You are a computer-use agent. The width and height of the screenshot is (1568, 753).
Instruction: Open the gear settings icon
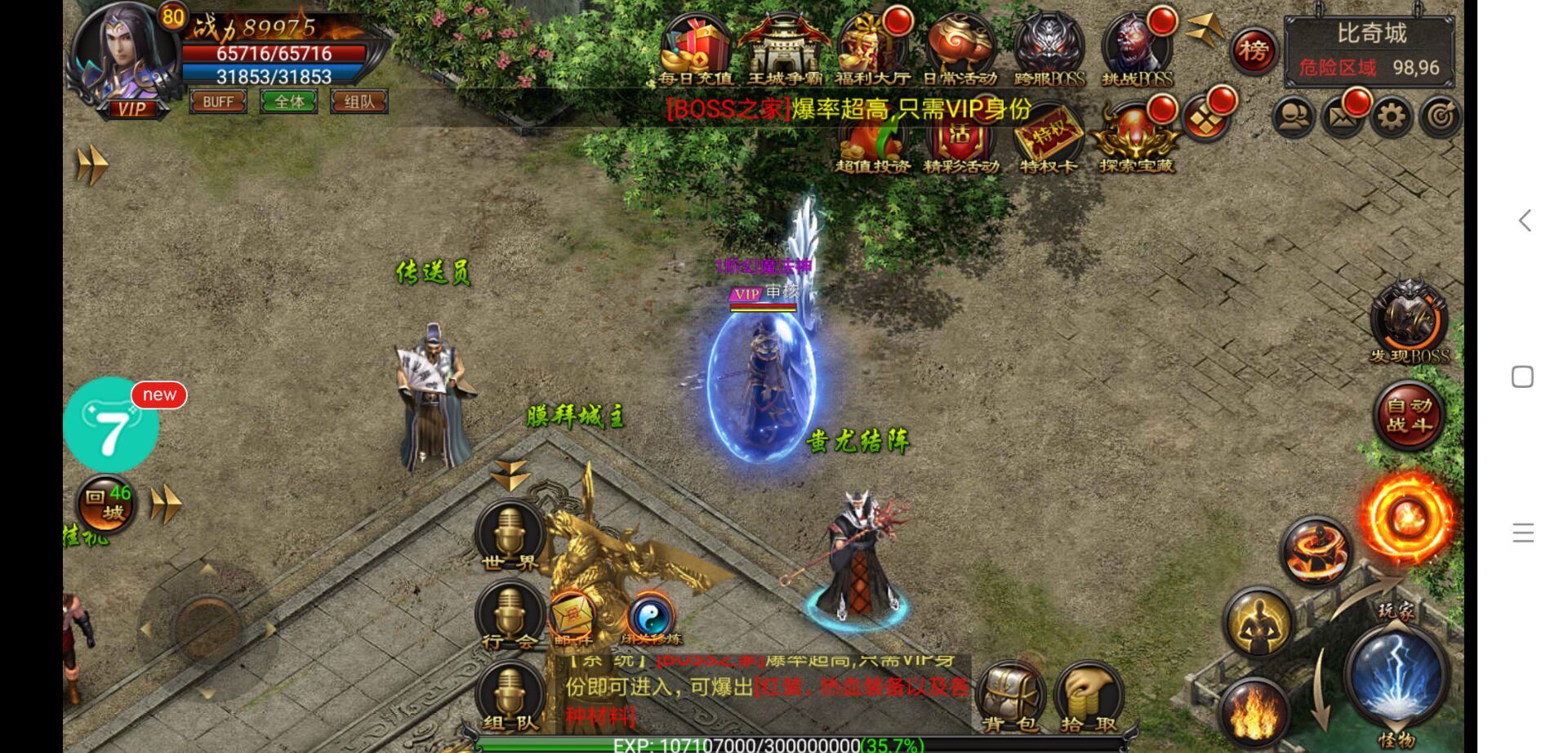point(1392,118)
